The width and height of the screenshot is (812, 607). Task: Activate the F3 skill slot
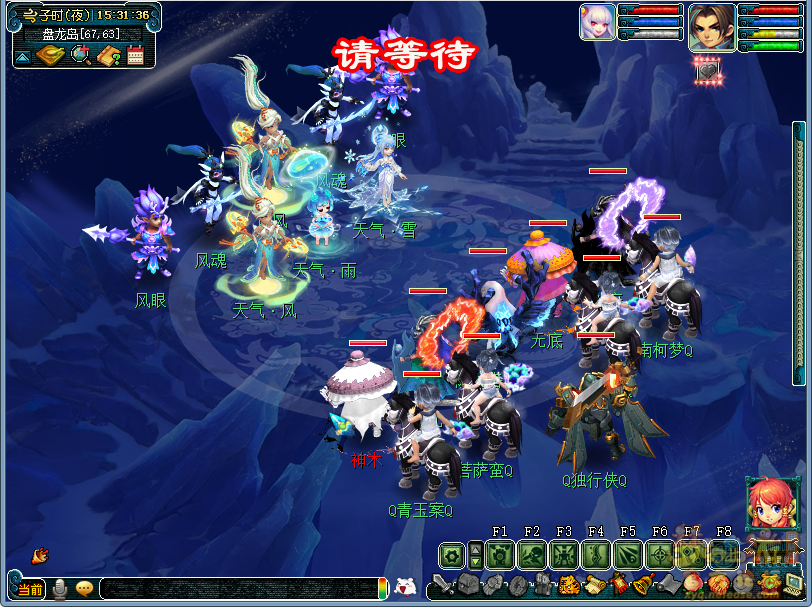(x=564, y=554)
